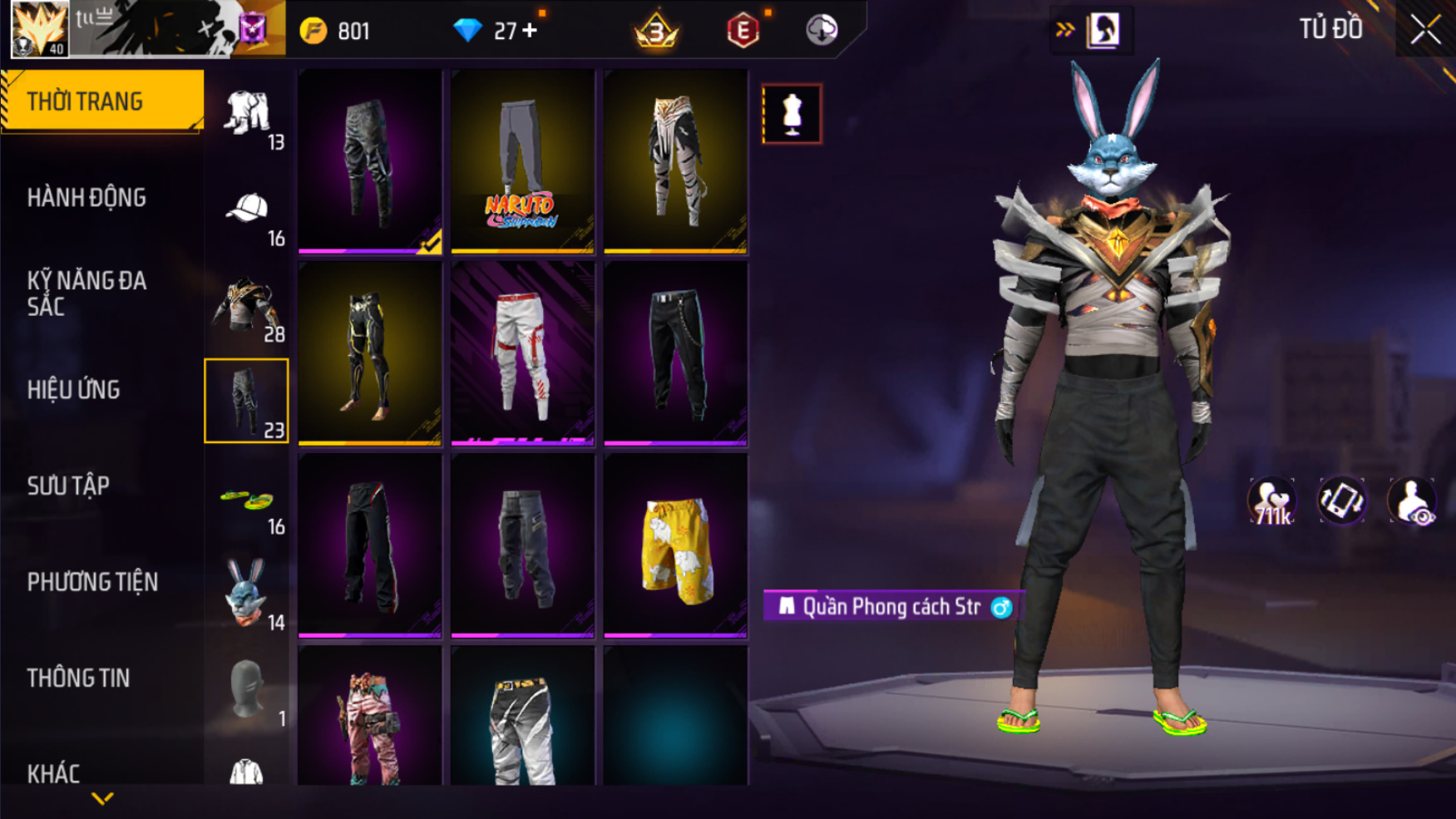
Task: Toggle the character visibility eye icon
Action: coord(1411,502)
